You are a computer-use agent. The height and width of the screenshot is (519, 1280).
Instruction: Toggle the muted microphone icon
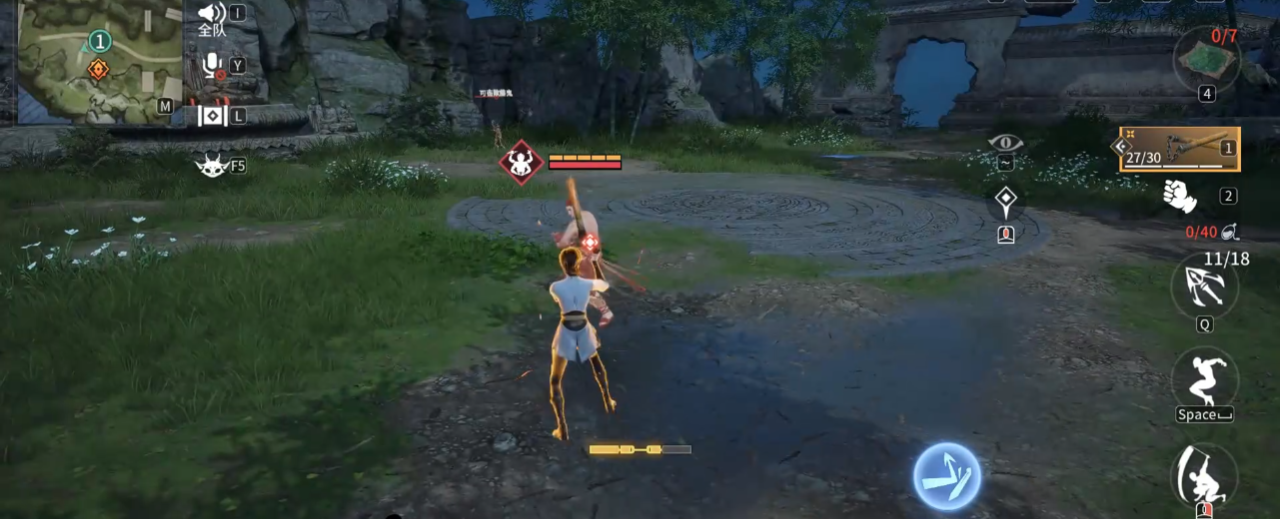(x=212, y=66)
